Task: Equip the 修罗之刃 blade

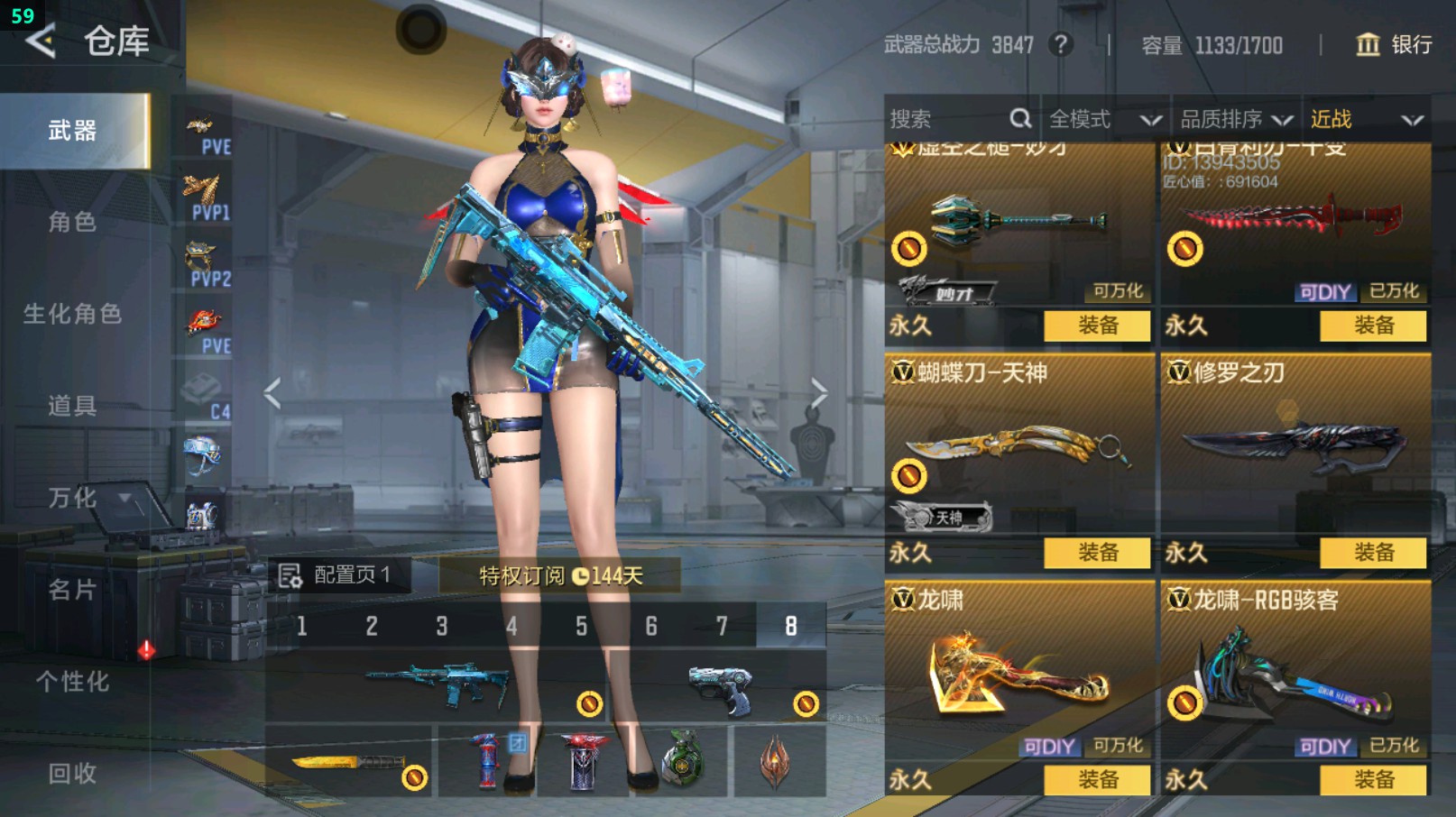Action: pos(1373,553)
